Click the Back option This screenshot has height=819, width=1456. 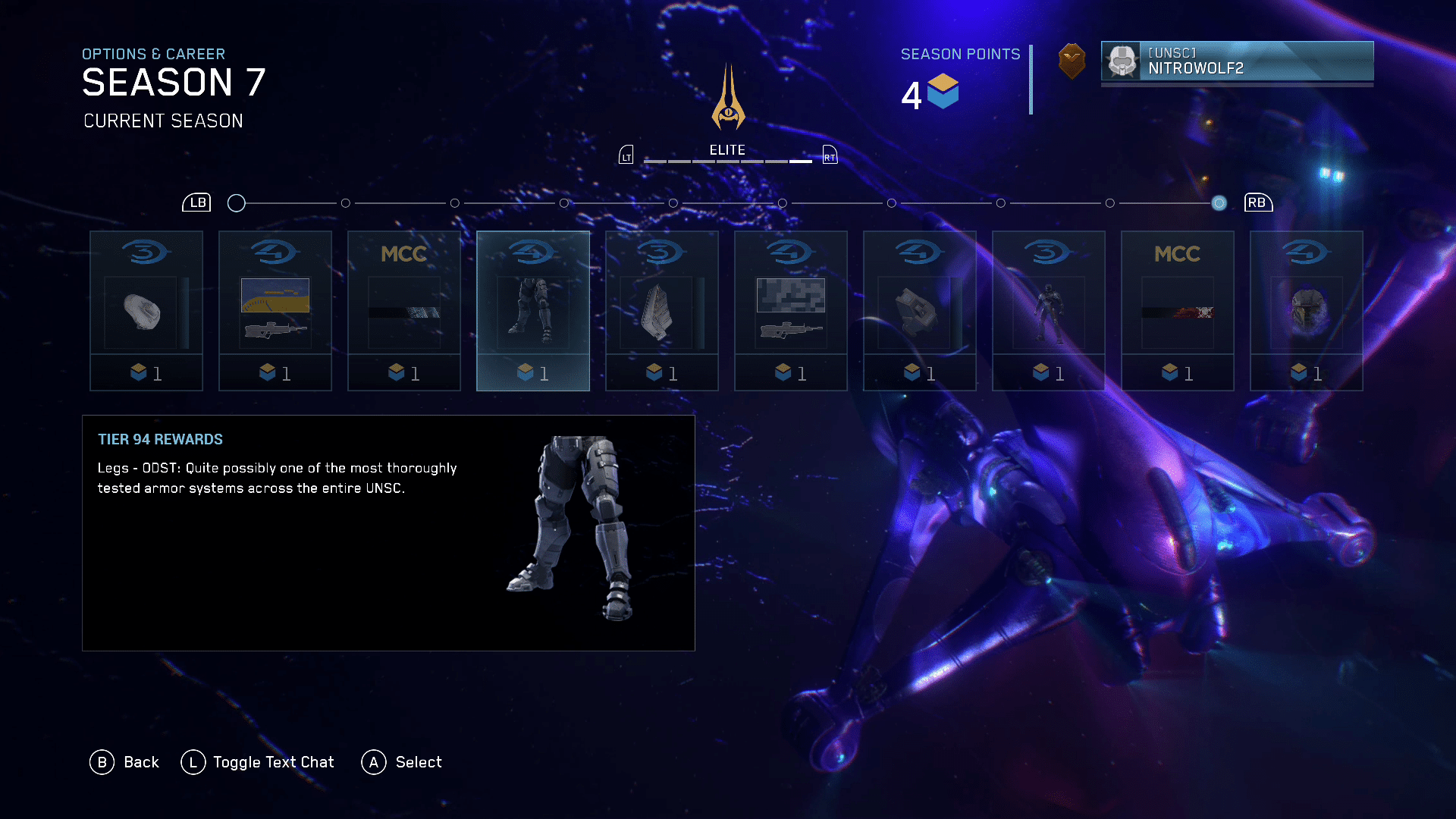(124, 762)
